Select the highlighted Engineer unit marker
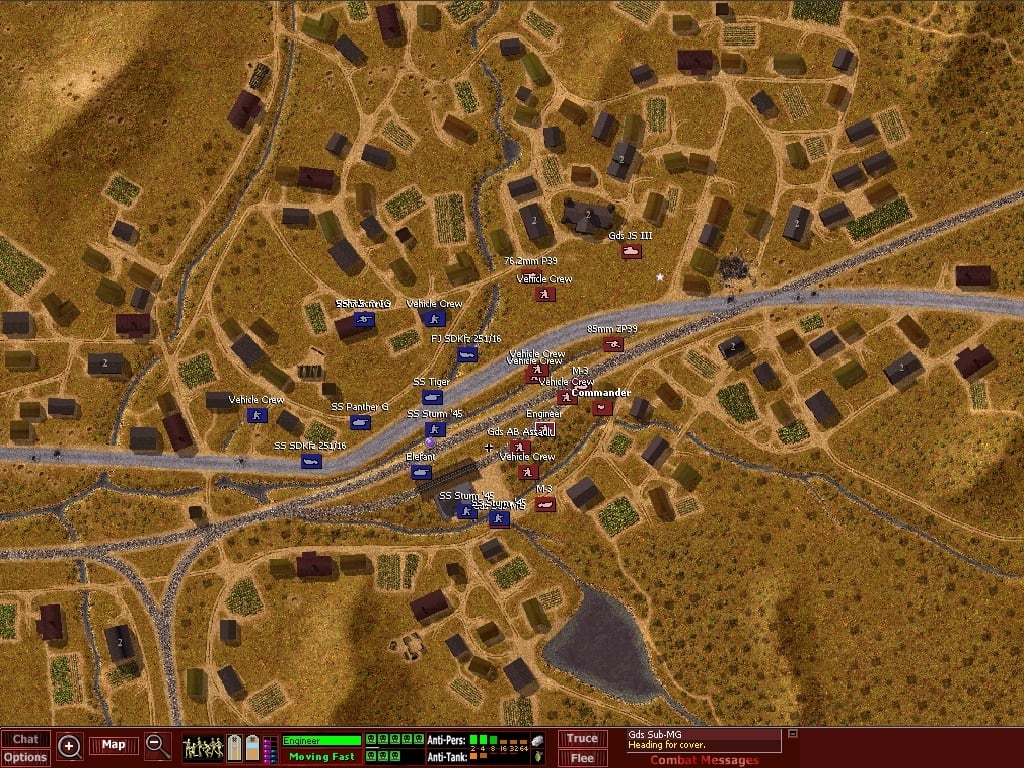Viewport: 1024px width, 768px height. [545, 429]
